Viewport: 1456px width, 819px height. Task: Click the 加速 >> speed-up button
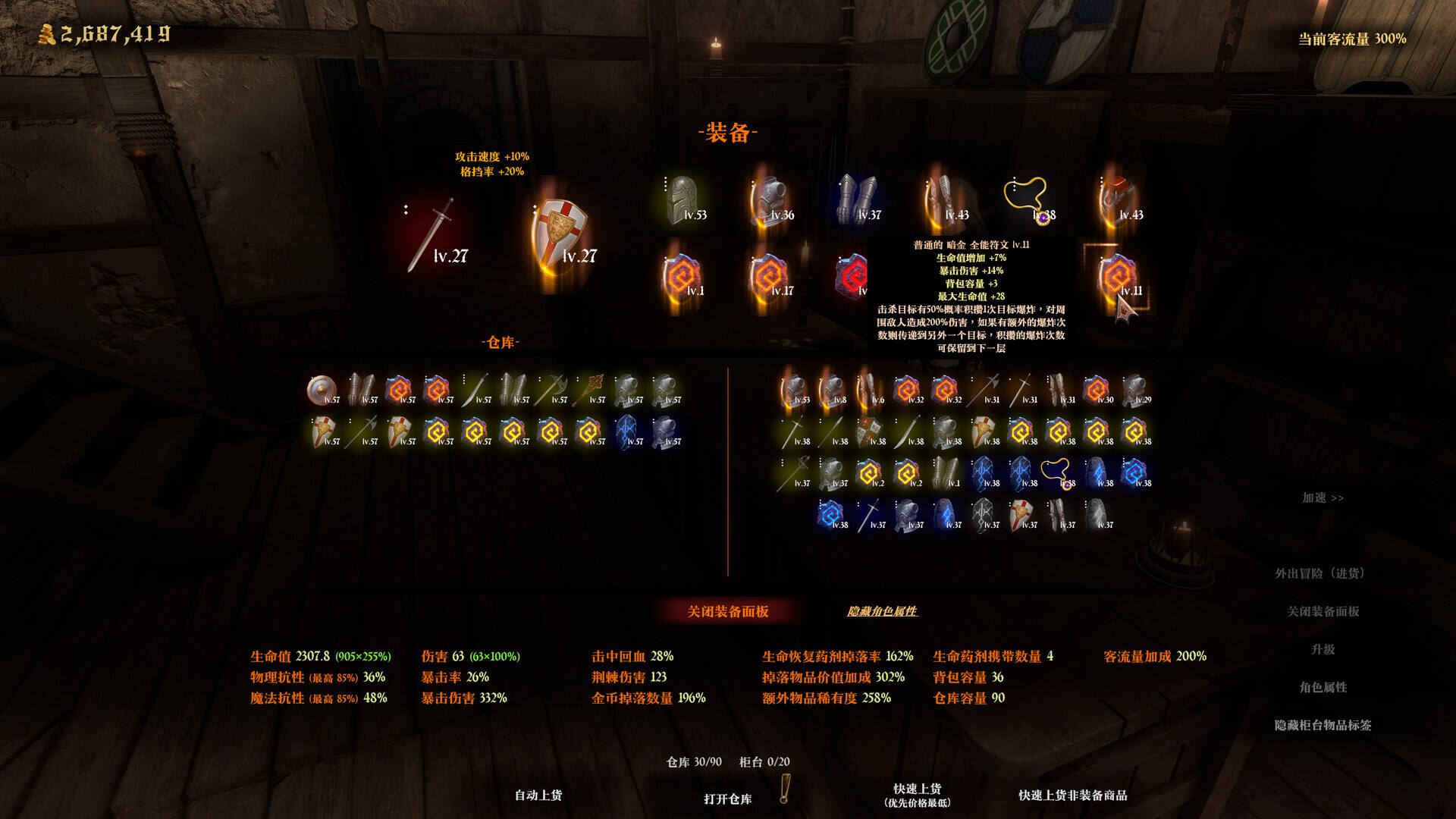coord(1323,497)
